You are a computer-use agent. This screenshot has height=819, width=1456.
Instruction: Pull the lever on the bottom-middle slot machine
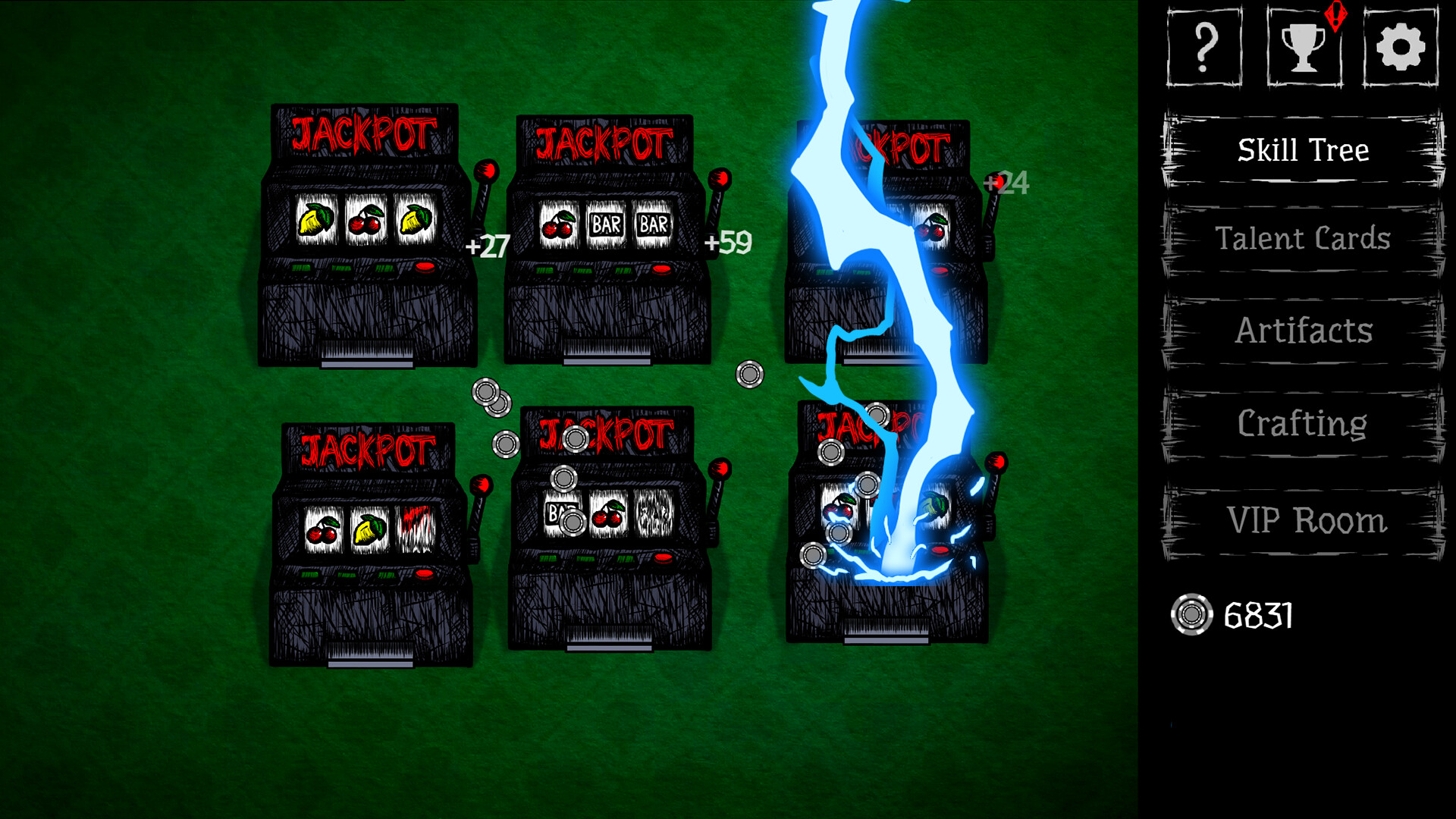coord(719,469)
